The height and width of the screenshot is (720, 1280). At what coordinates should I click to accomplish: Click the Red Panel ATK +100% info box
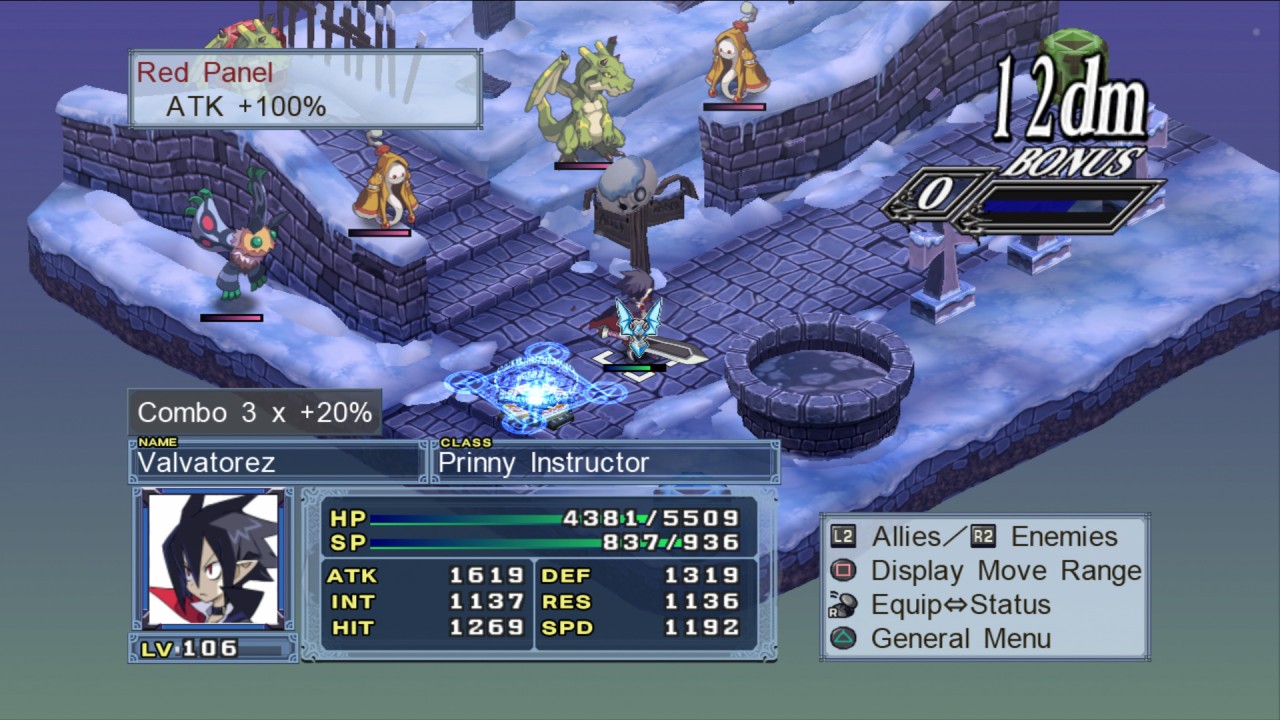pyautogui.click(x=305, y=89)
